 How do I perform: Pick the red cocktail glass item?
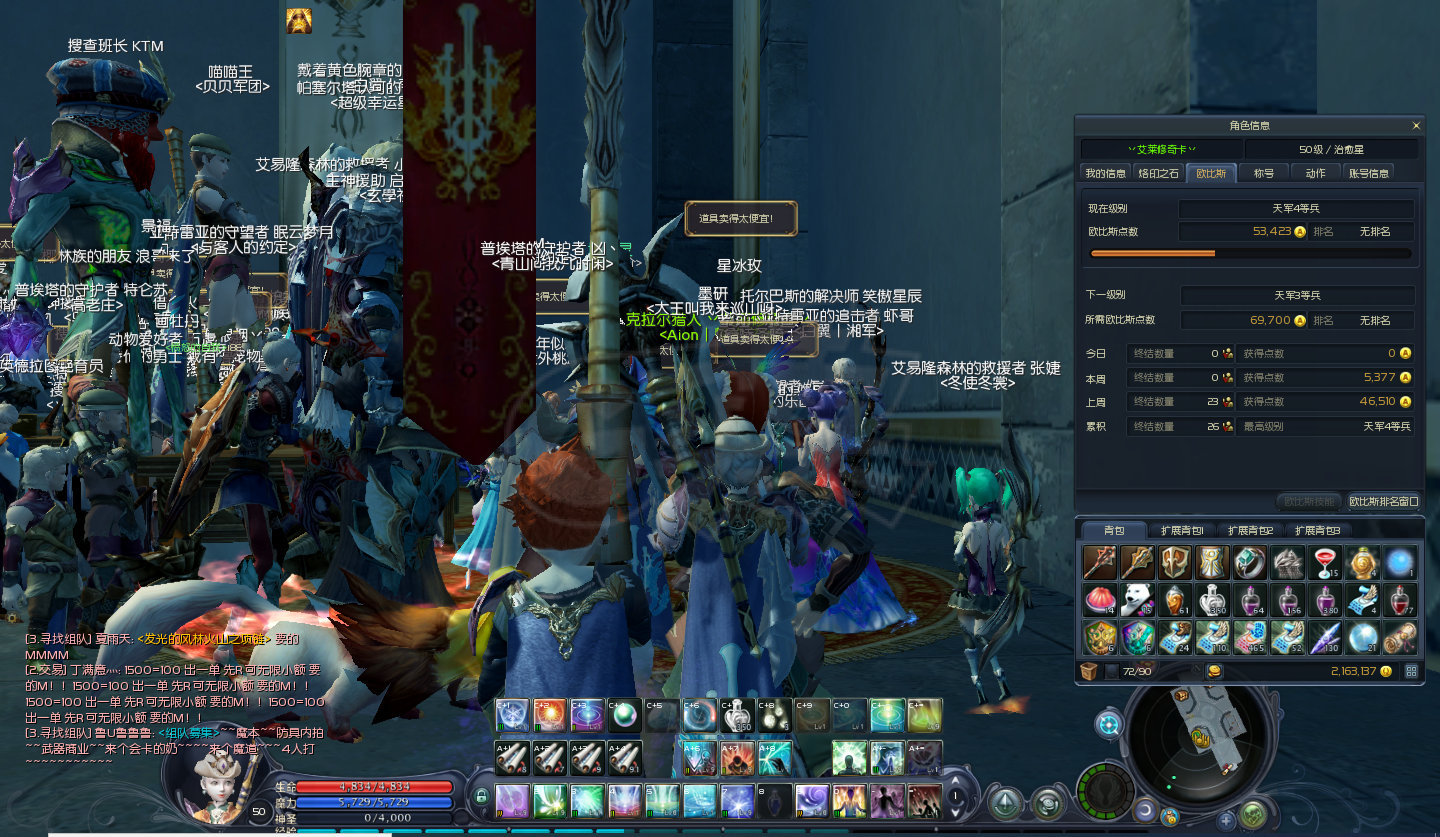point(1325,563)
